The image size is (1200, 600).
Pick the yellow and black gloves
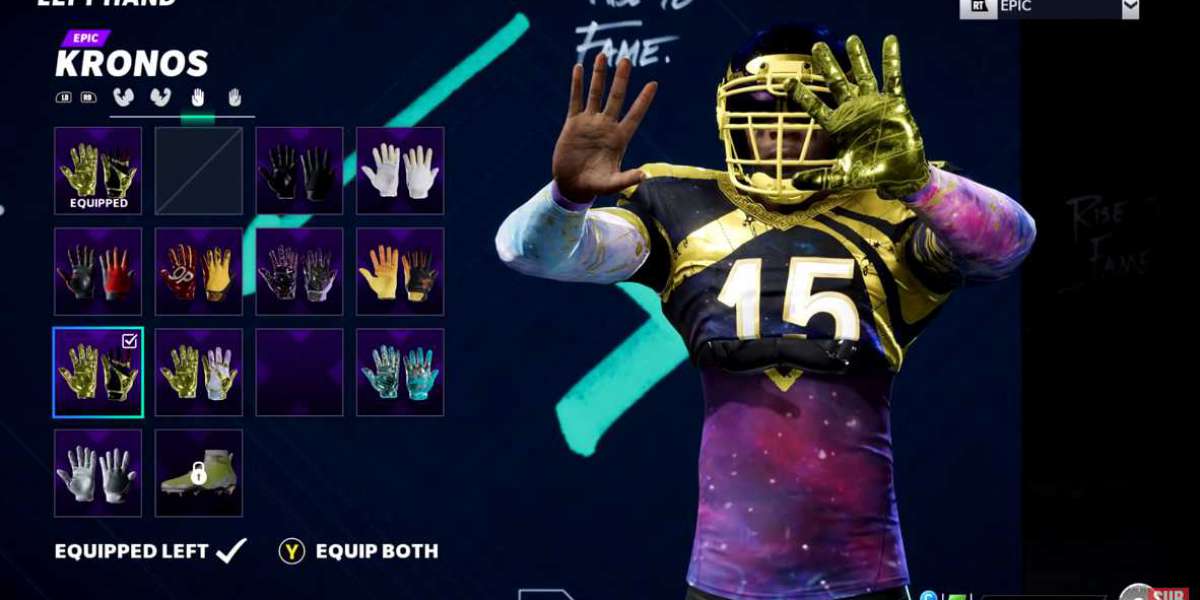coord(400,272)
